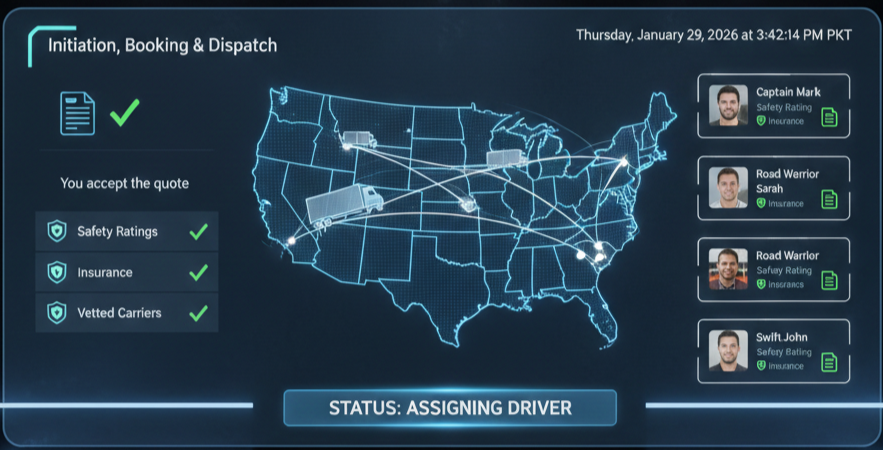Image resolution: width=883 pixels, height=450 pixels.
Task: Open Road Warrior Sarah's green document icon
Action: [x=829, y=200]
